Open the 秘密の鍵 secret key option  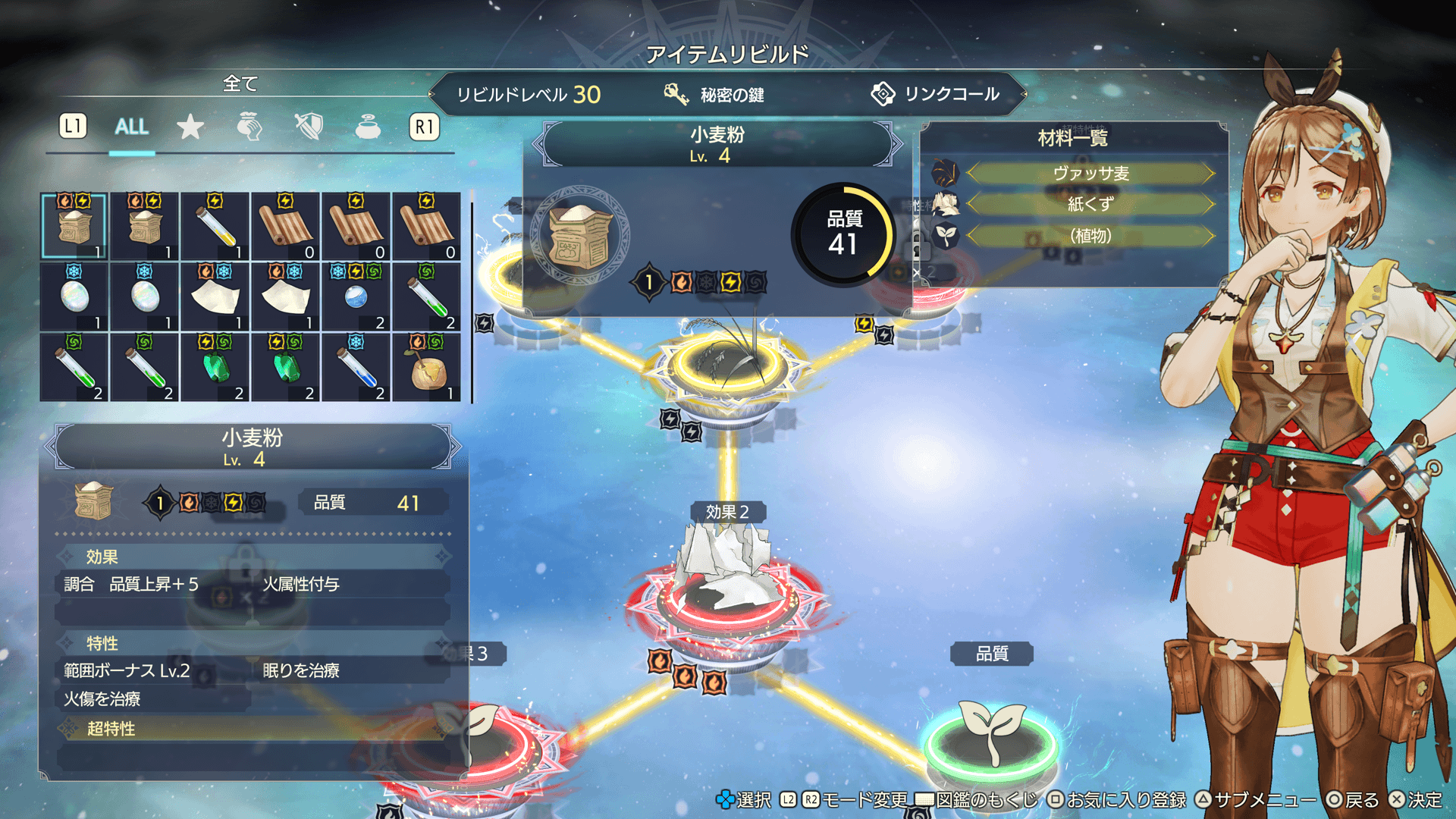click(x=714, y=95)
